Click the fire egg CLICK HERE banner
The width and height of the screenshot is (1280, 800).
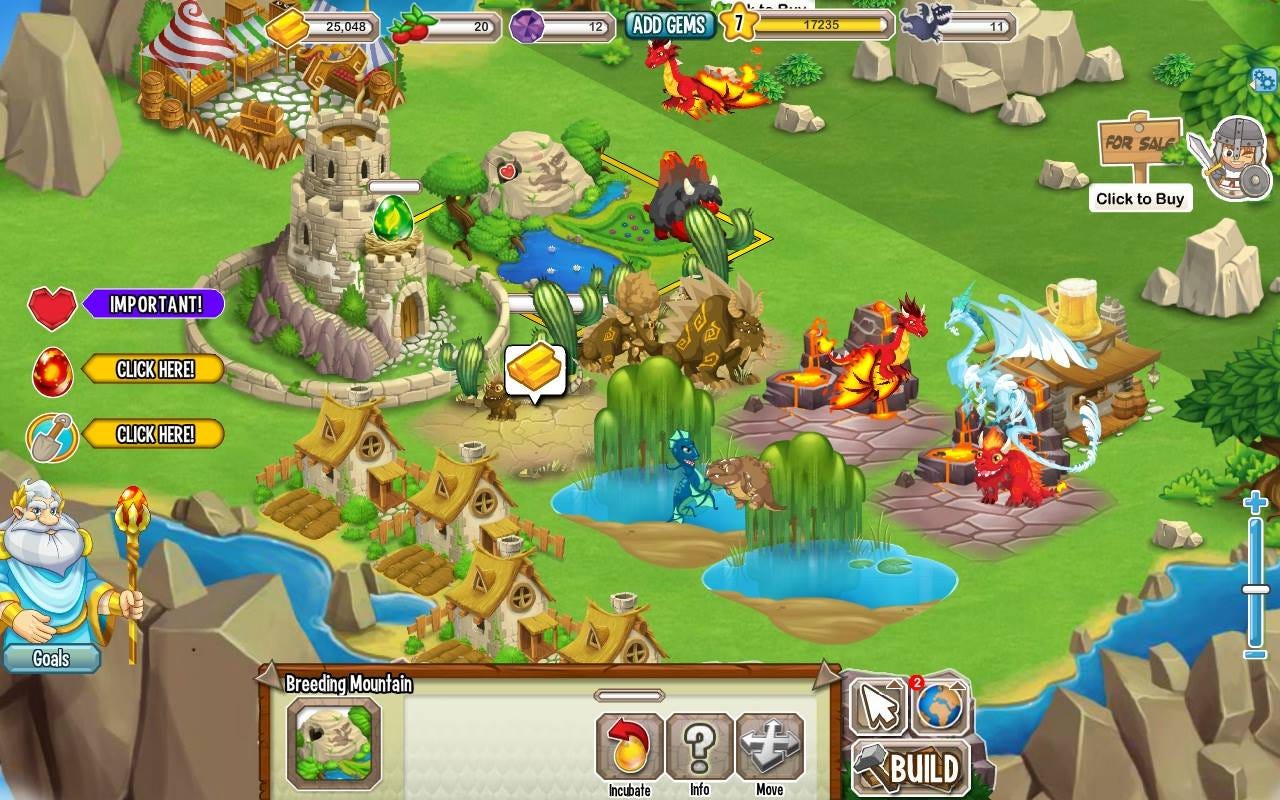[153, 369]
